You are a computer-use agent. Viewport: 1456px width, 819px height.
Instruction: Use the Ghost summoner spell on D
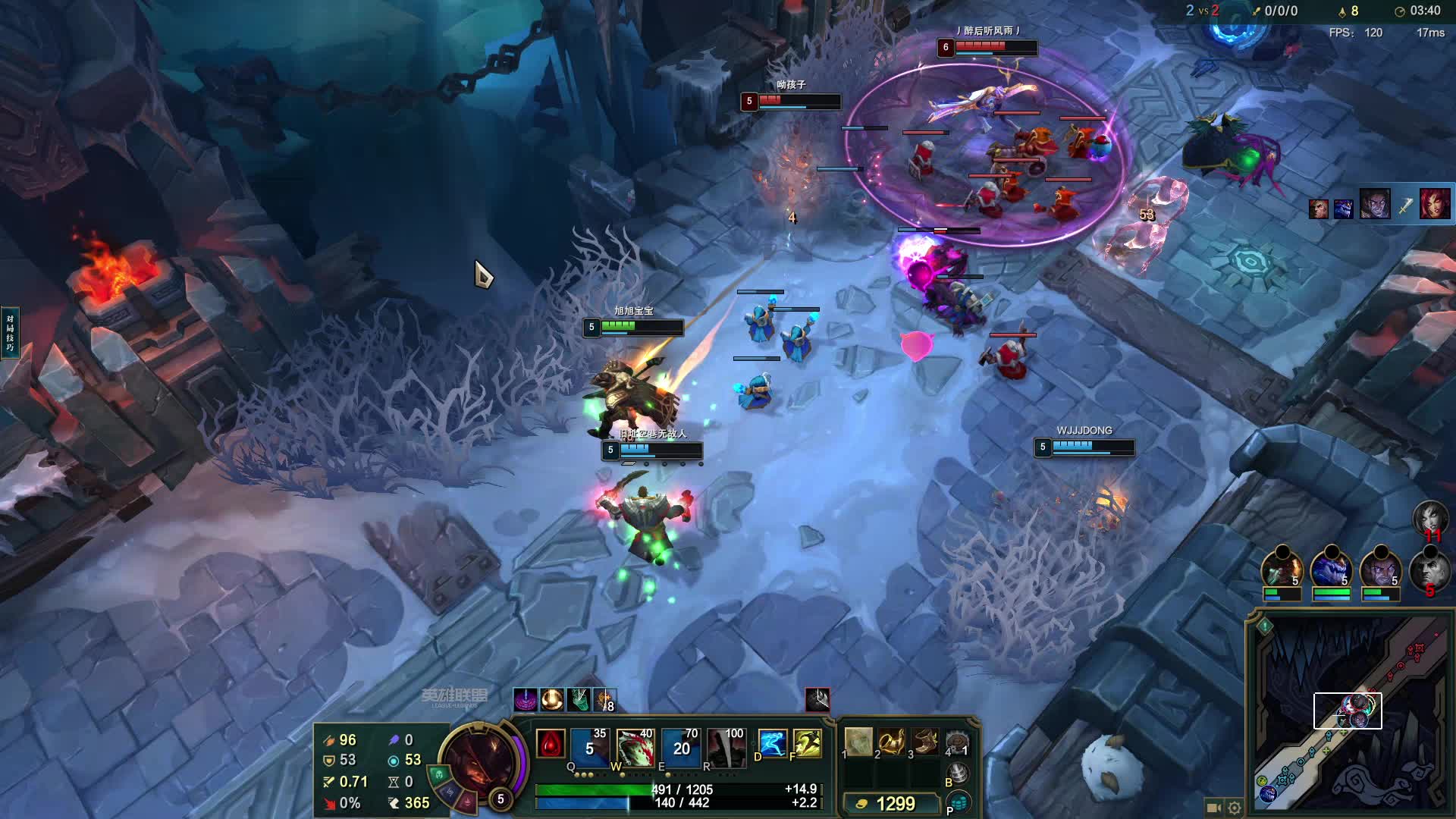pyautogui.click(x=772, y=744)
